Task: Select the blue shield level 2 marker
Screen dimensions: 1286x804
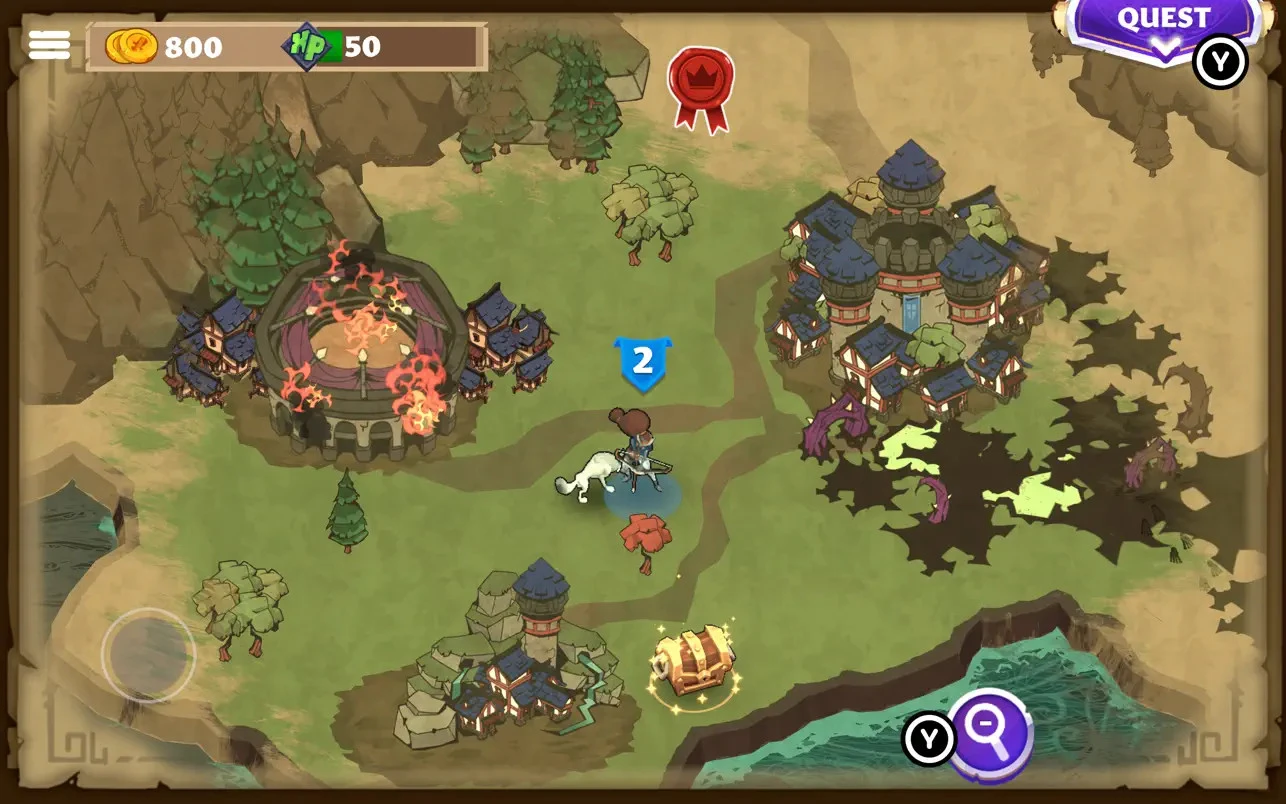Action: point(642,363)
